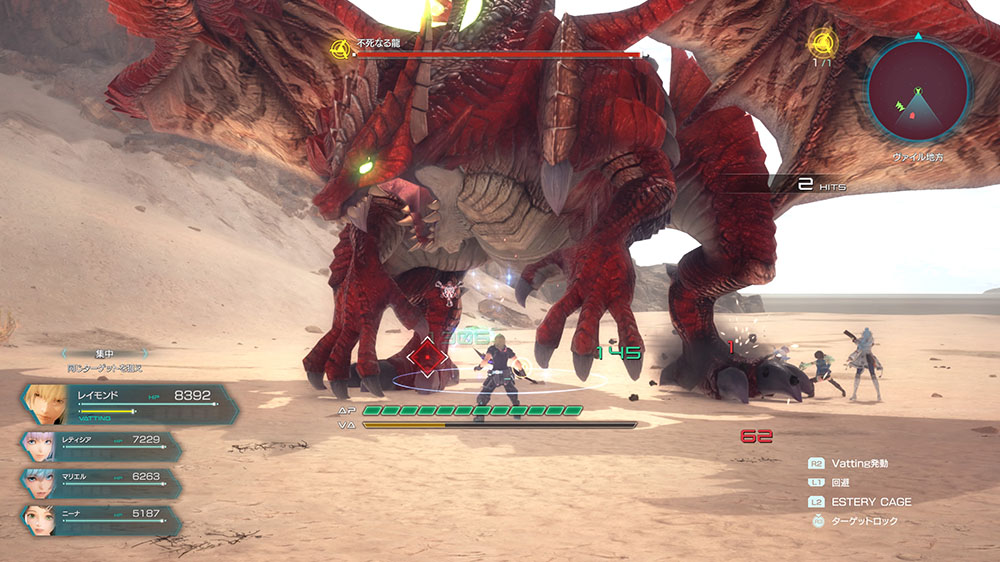Click the yellow 1/1 gauge icon
This screenshot has height=562, width=1000.
click(822, 42)
